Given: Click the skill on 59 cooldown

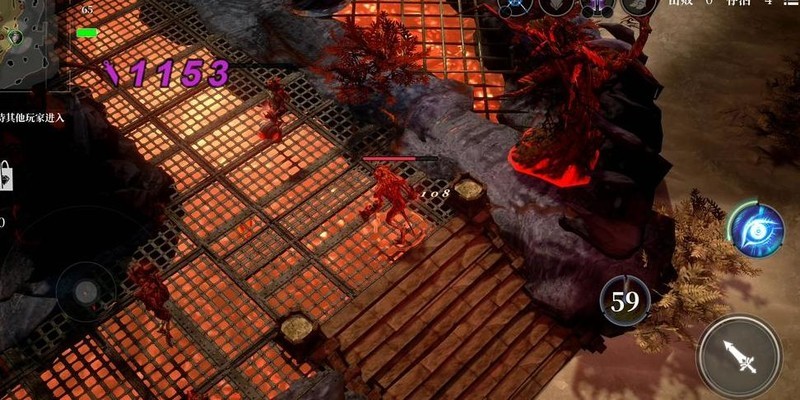Looking at the screenshot, I should pyautogui.click(x=625, y=302).
